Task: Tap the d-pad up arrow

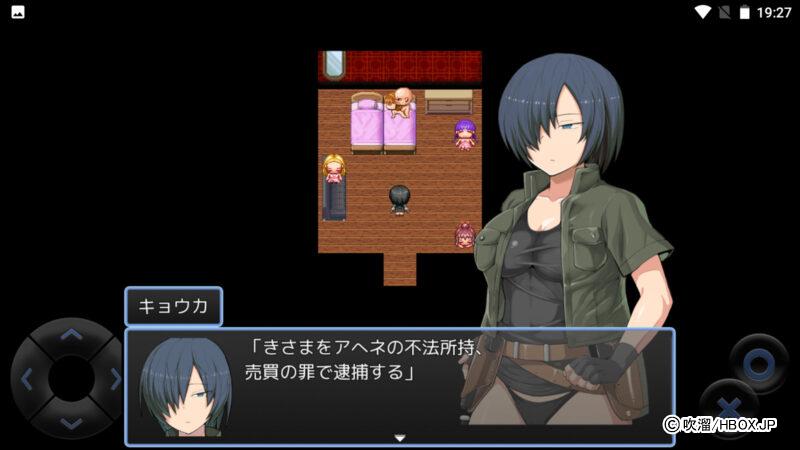Action: [x=70, y=335]
